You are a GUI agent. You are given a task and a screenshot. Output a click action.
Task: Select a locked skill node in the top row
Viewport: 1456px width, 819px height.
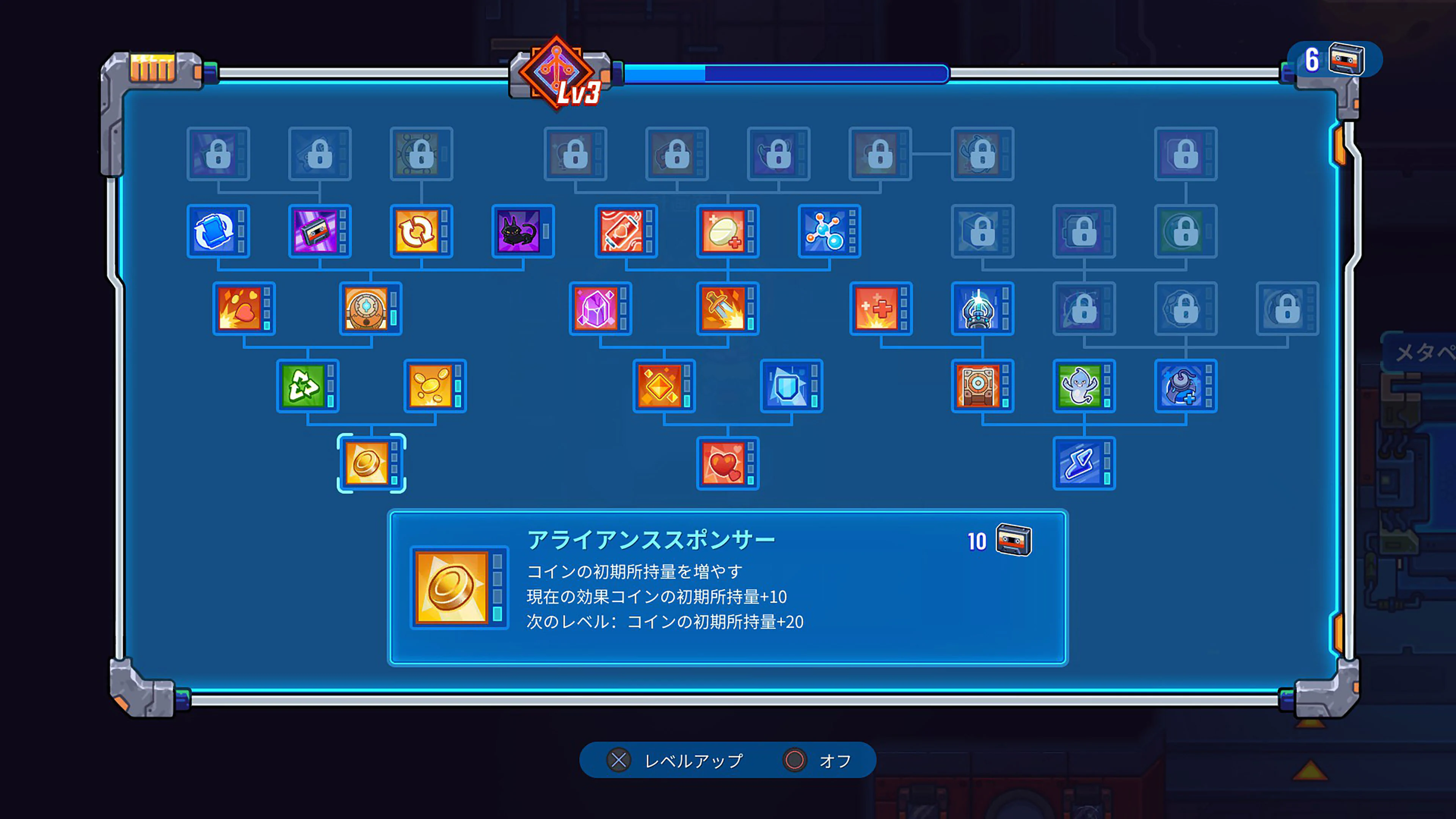218,154
